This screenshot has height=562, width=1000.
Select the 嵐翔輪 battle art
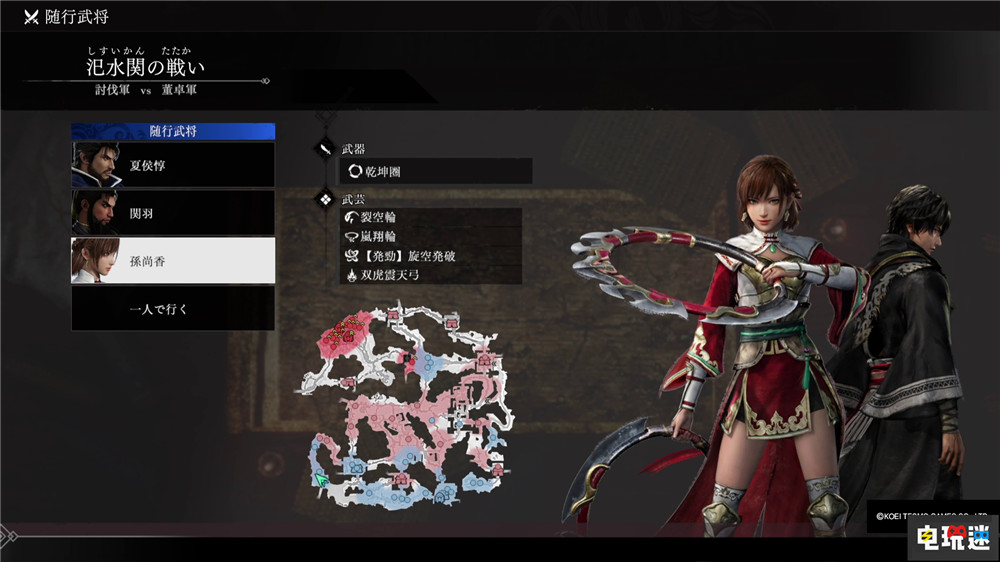tap(430, 236)
